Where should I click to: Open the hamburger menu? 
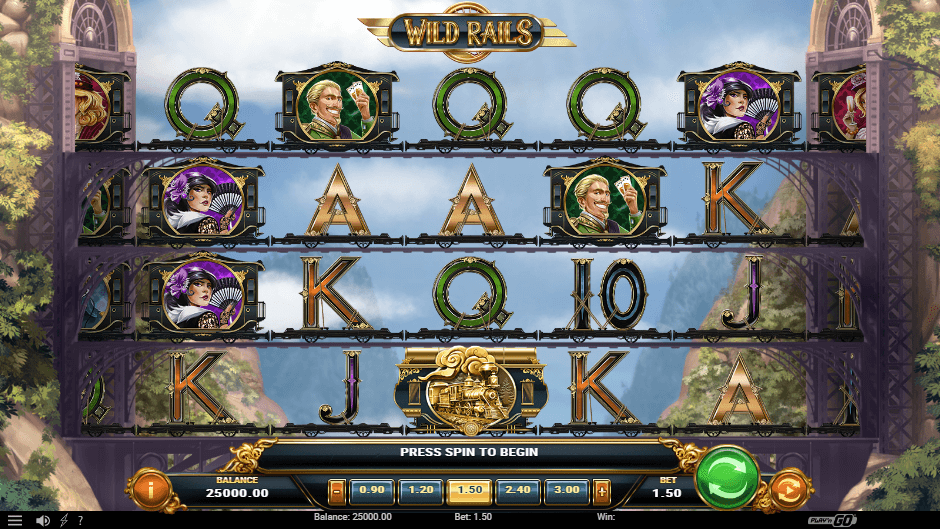click(14, 520)
